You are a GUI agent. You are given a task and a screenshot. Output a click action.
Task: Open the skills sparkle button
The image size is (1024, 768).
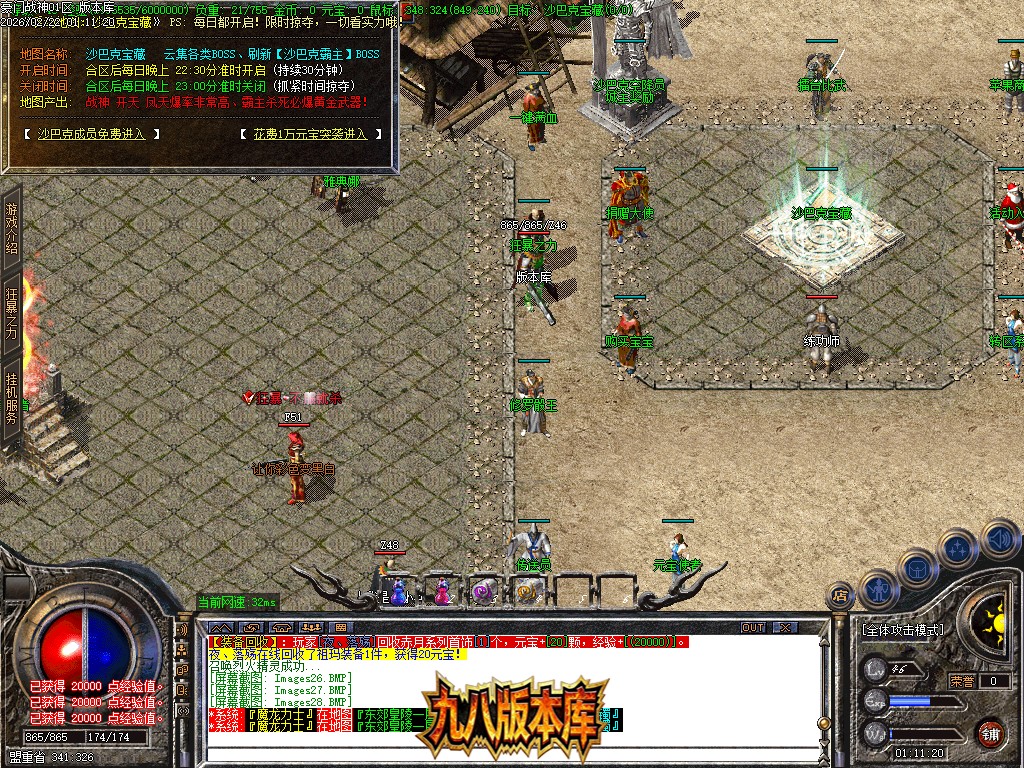[x=957, y=548]
